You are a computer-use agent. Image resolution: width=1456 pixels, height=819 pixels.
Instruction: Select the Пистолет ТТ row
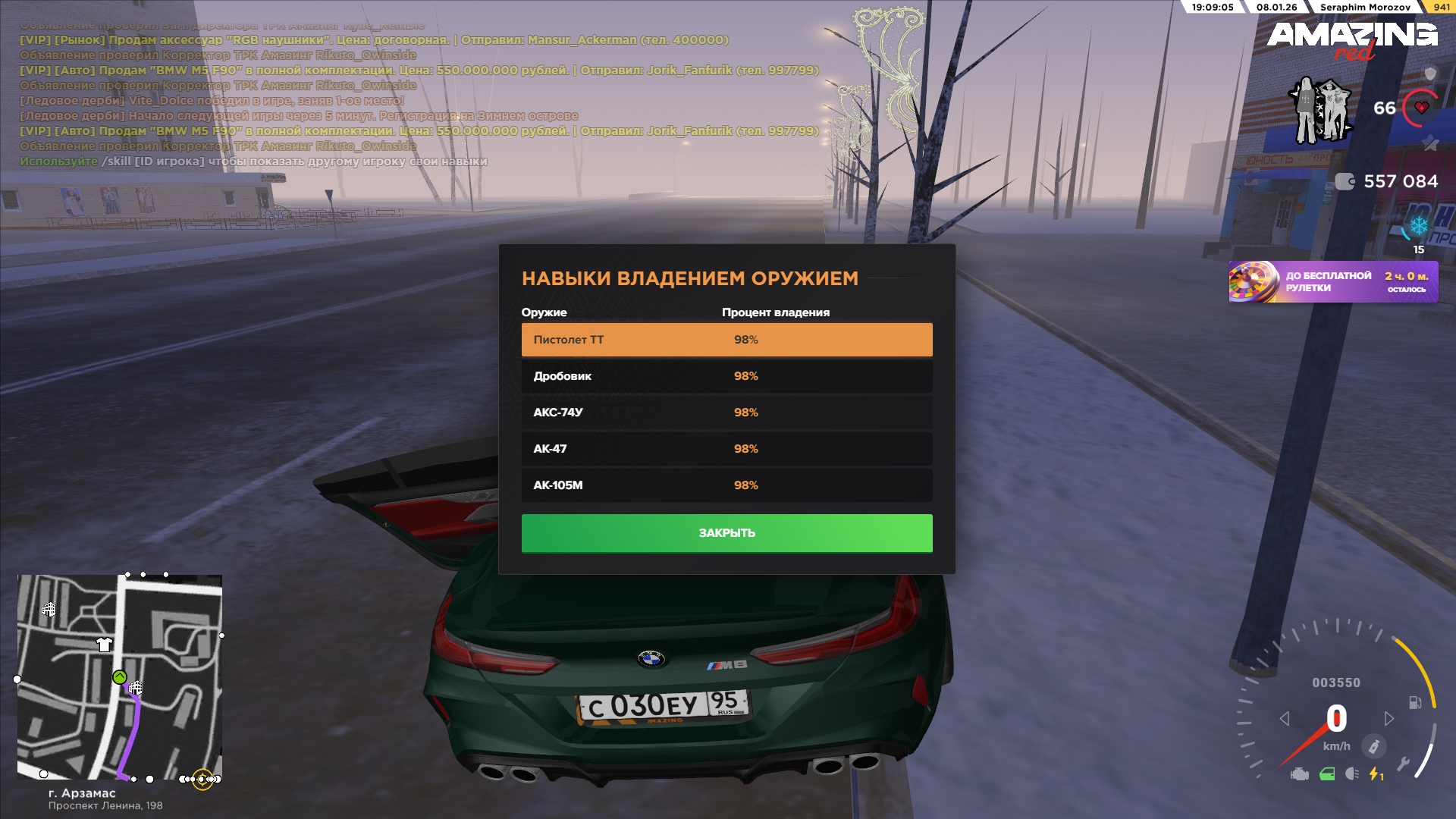[x=726, y=340]
